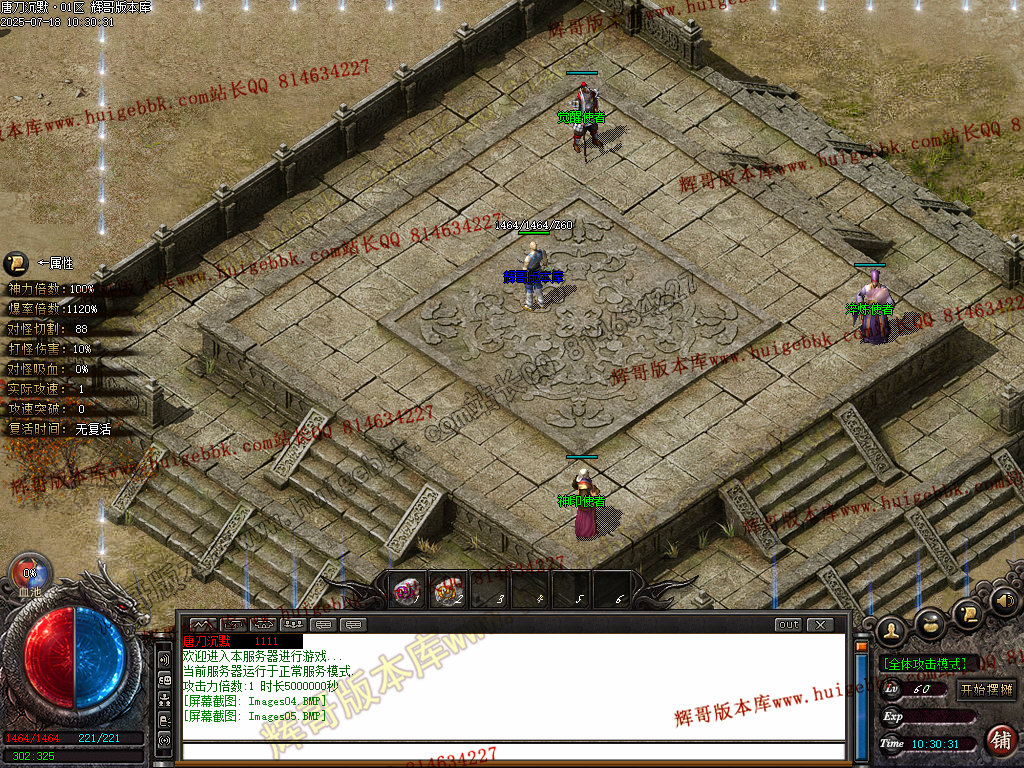Screen dimensions: 1024x768
Task: Open the shop with red 铺 button
Action: click(x=998, y=740)
